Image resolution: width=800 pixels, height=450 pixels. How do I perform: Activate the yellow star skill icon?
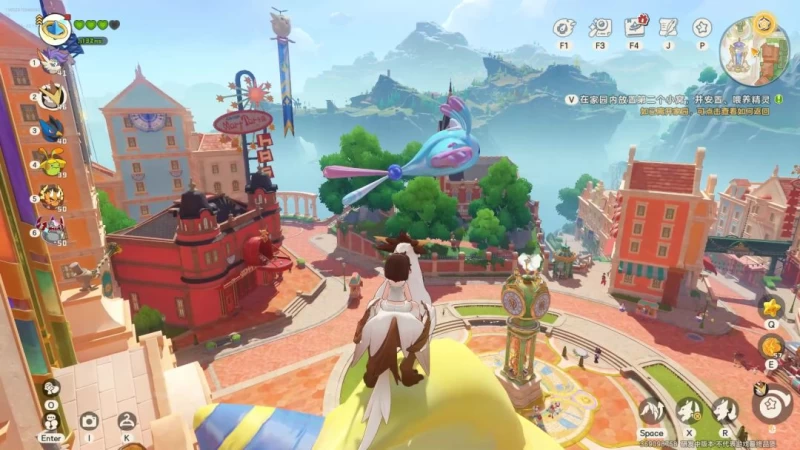(x=771, y=307)
